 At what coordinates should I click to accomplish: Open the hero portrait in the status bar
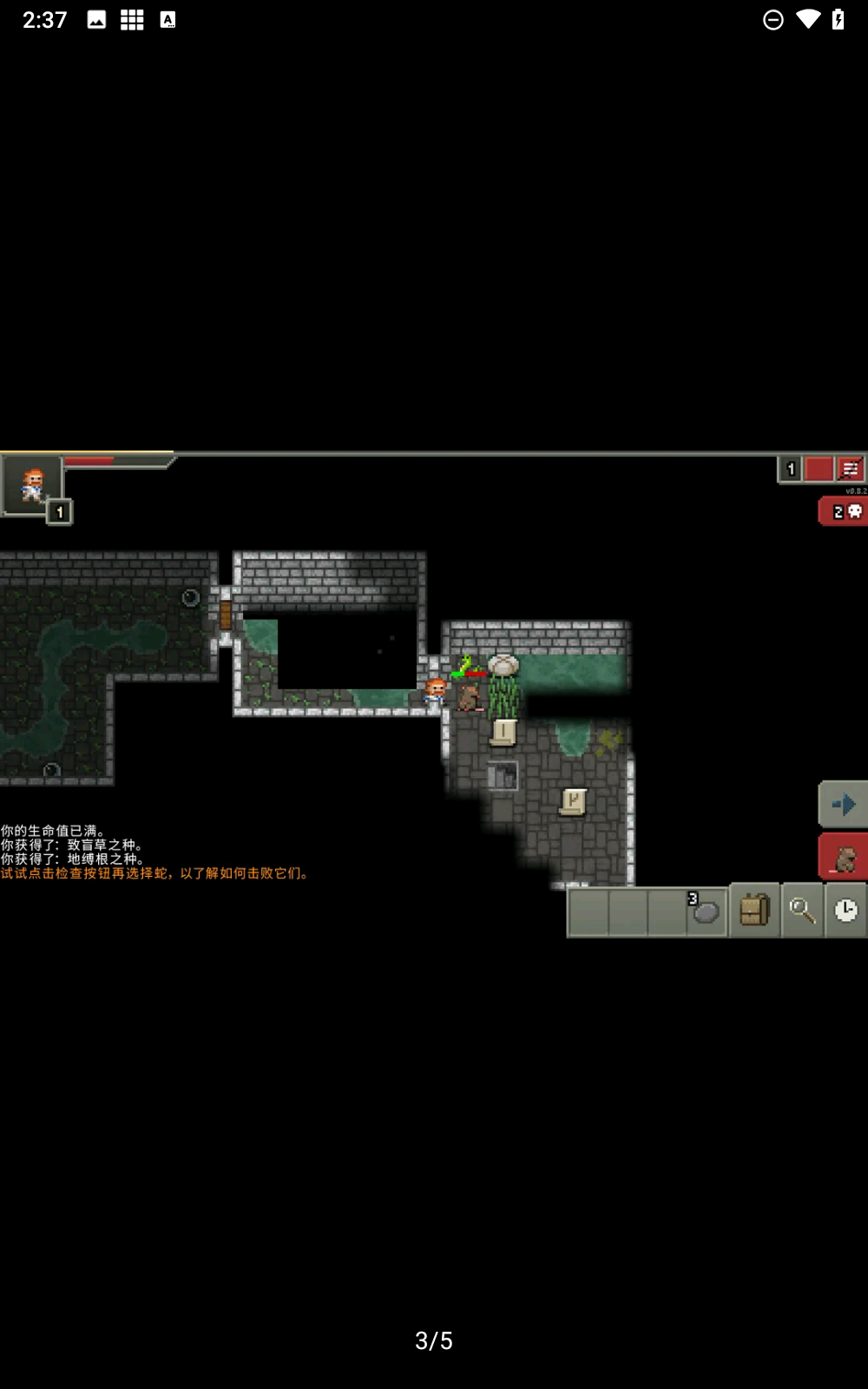[32, 484]
